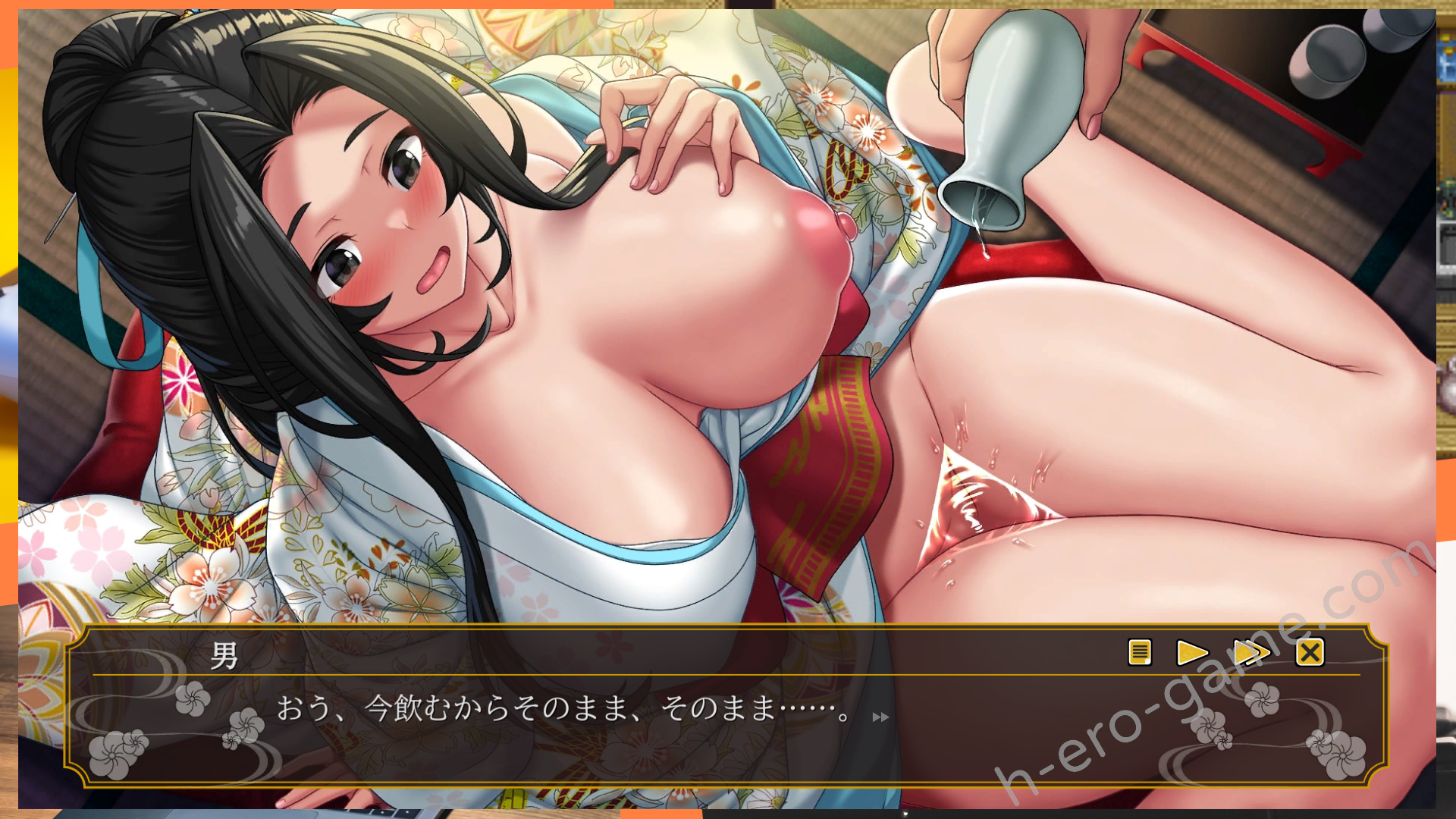Toggle skip mode for read text
The height and width of the screenshot is (819, 1456).
(x=1253, y=653)
